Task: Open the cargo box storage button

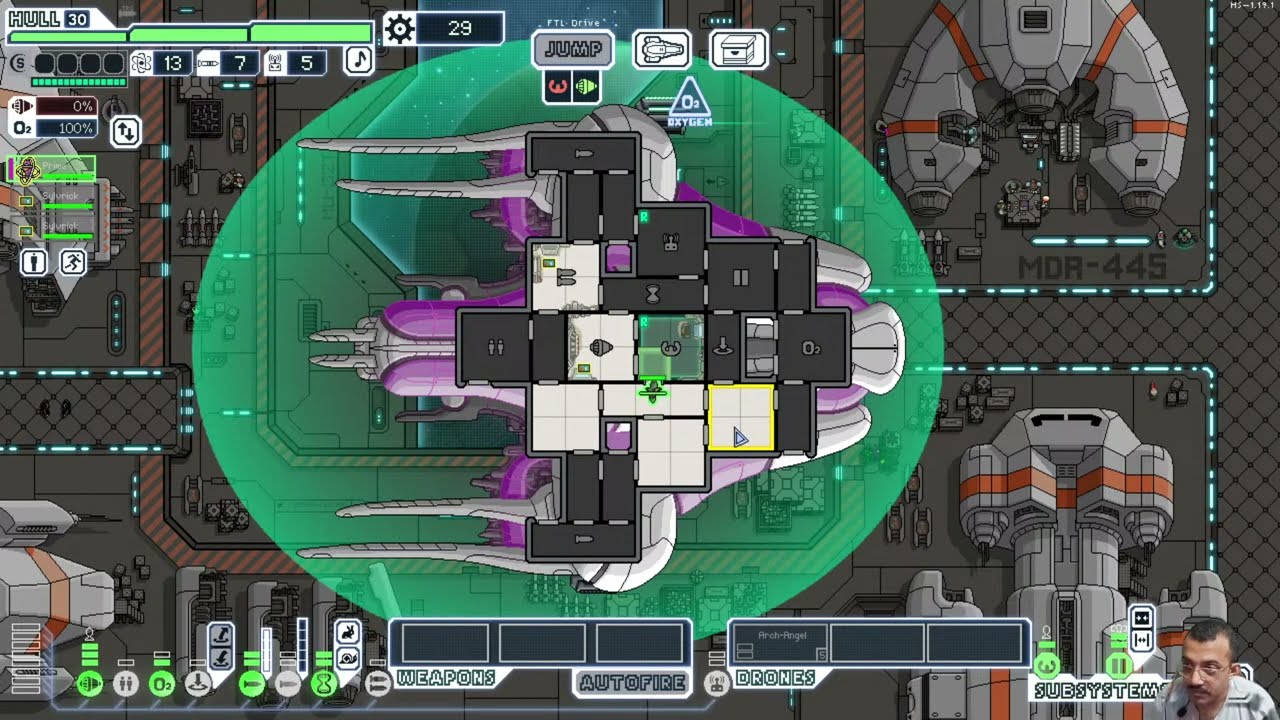Action: pyautogui.click(x=738, y=49)
